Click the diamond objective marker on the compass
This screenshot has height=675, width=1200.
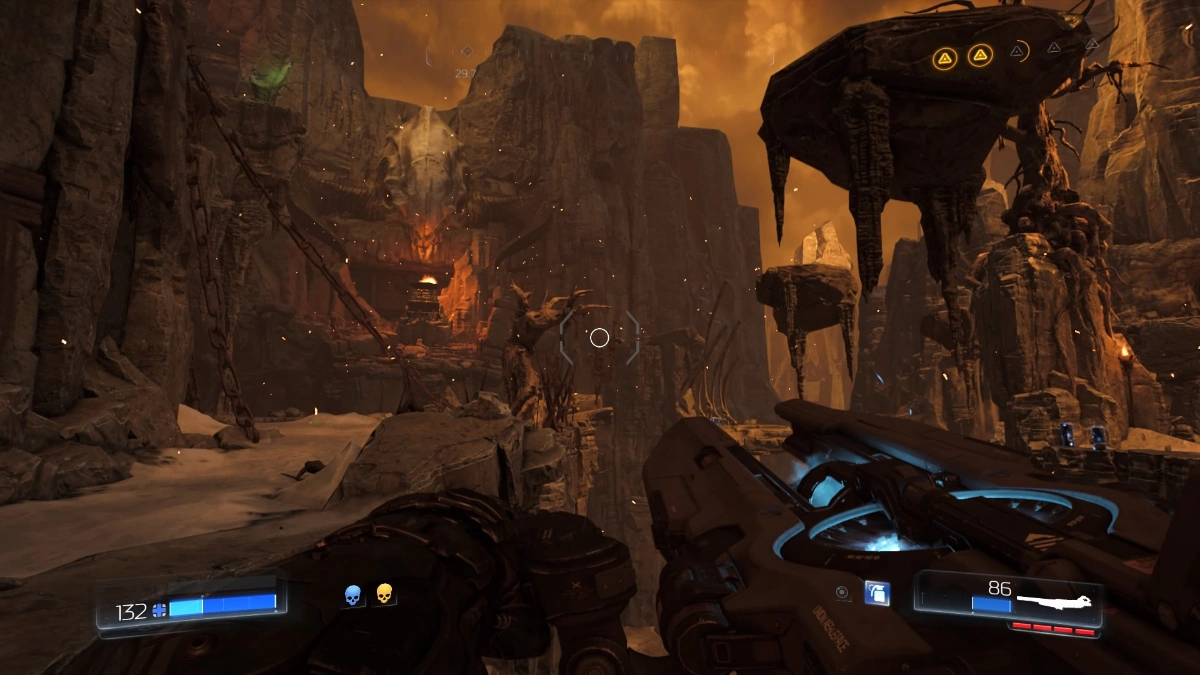click(466, 51)
